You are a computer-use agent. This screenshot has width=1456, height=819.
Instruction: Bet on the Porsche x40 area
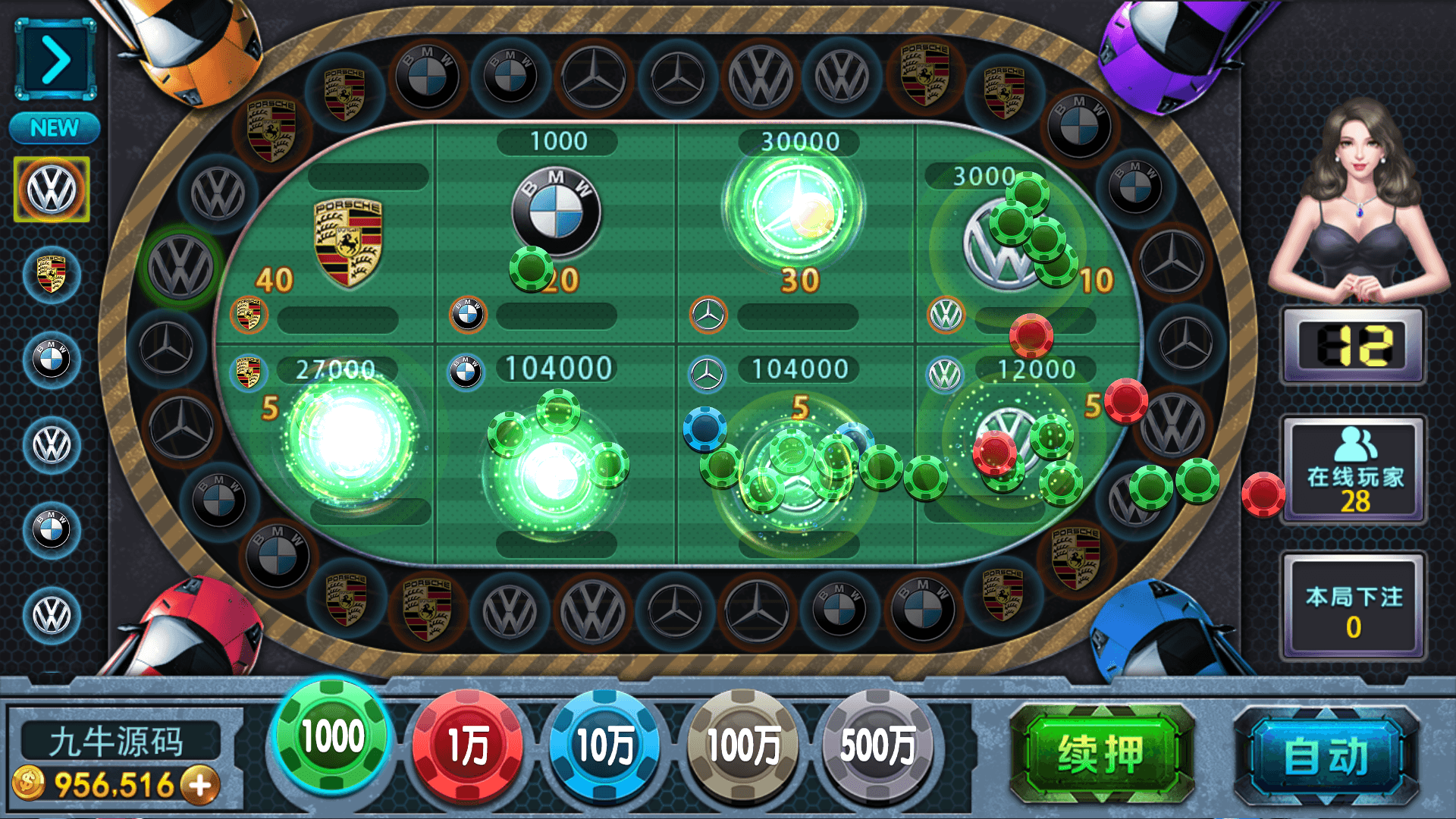click(334, 235)
